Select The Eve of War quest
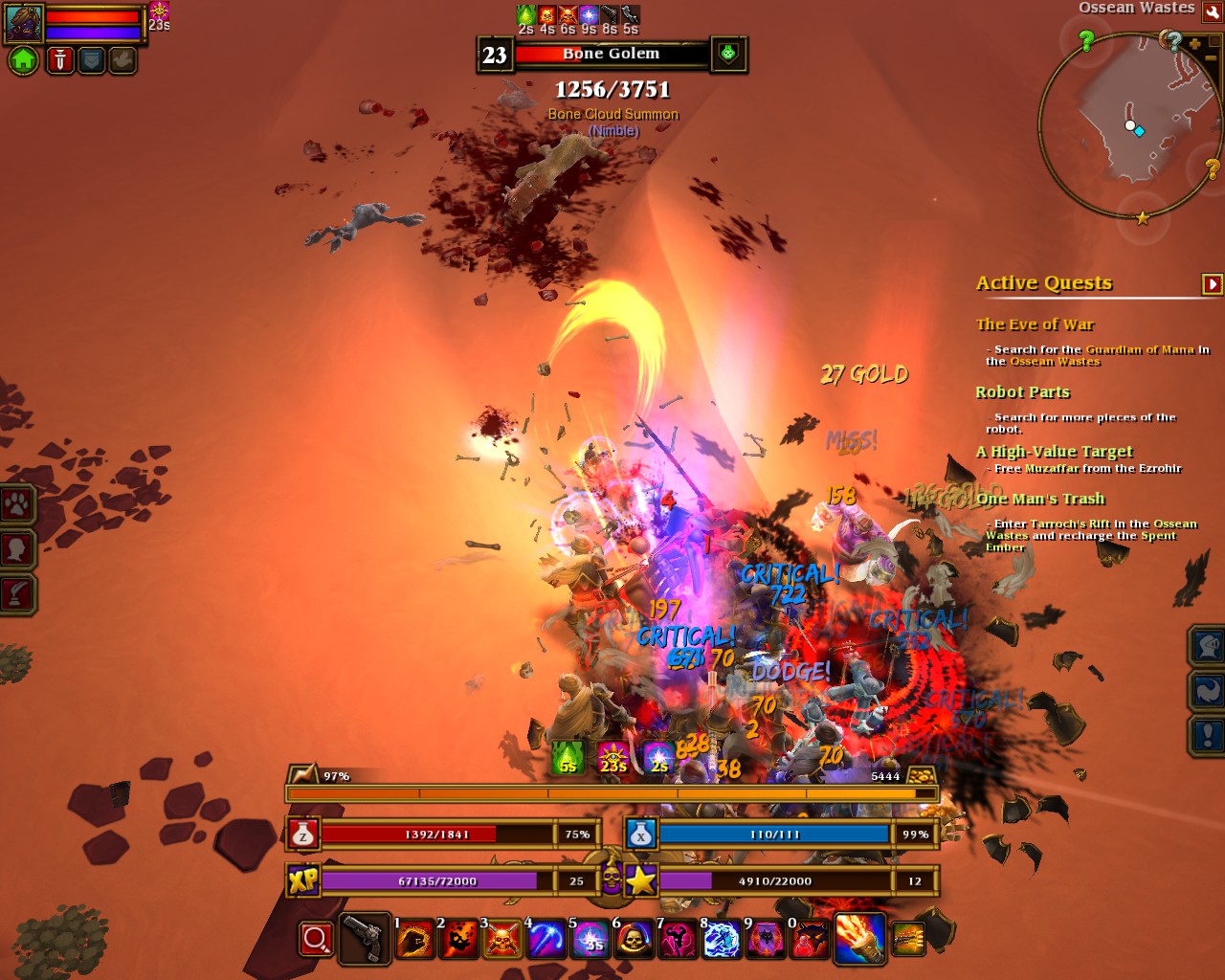 pos(1035,324)
